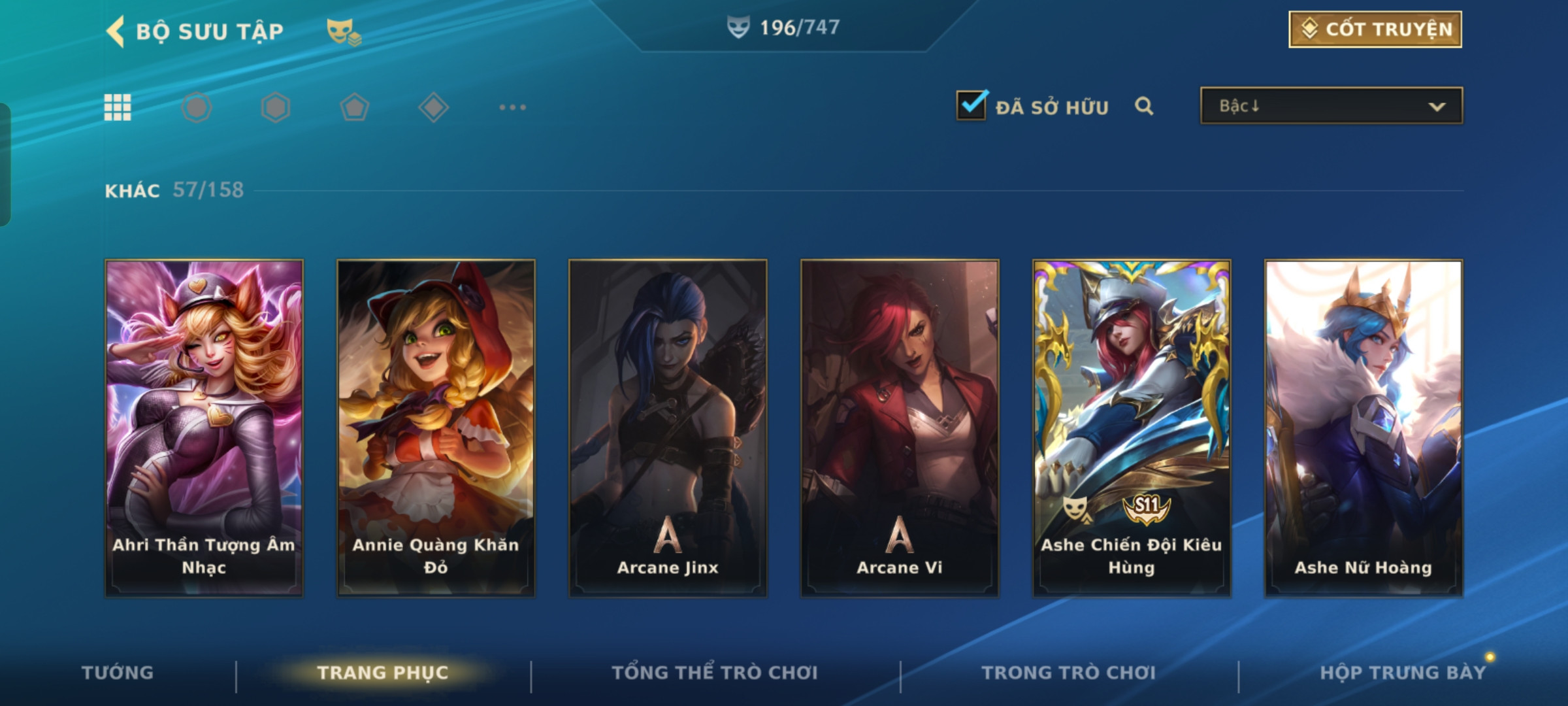1568x706 pixels.
Task: Show more filters via three dots
Action: click(512, 107)
